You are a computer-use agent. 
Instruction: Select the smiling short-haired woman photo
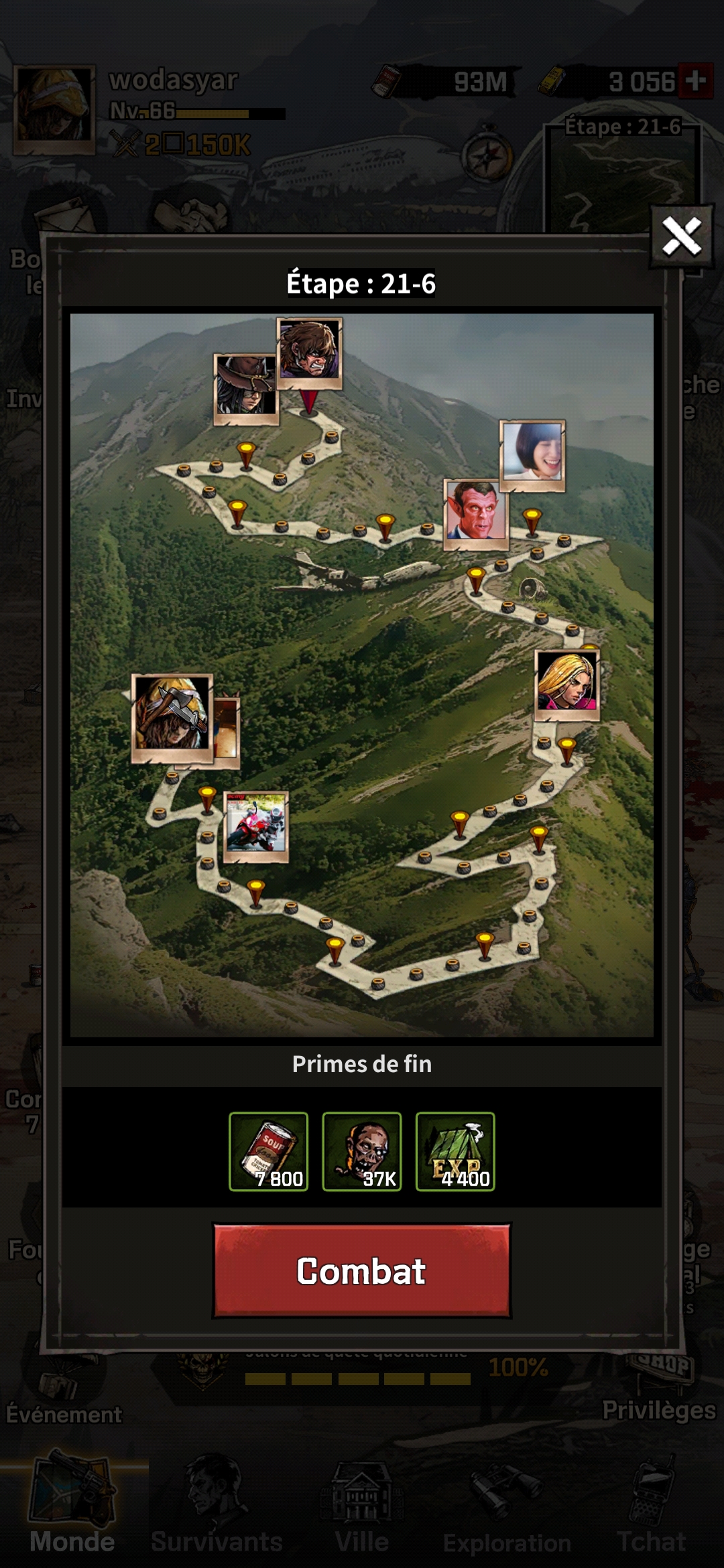[x=533, y=455]
